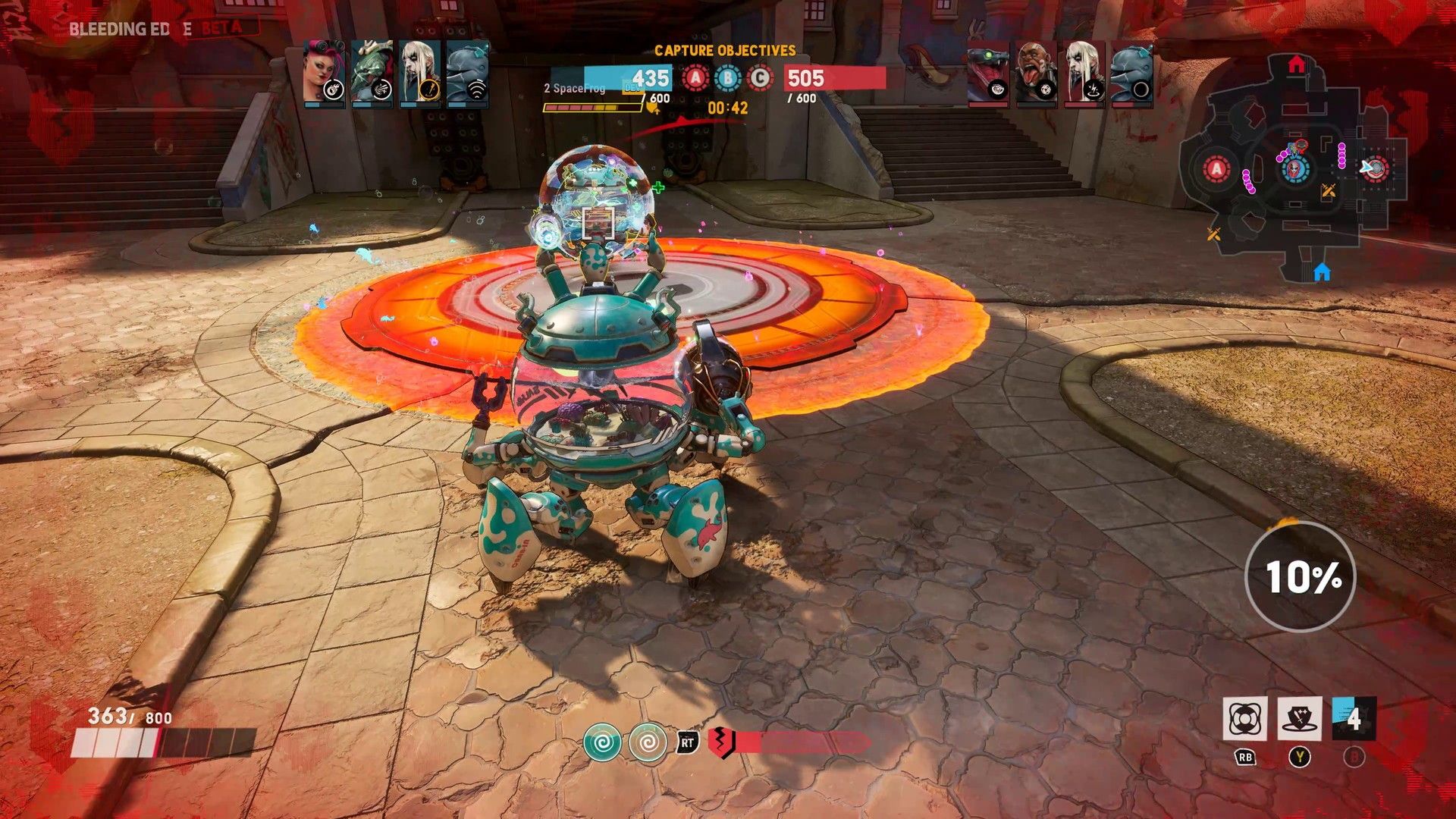The image size is (1456, 819).
Task: Activate the lifebuoy bubble ability
Action: [x=1244, y=719]
